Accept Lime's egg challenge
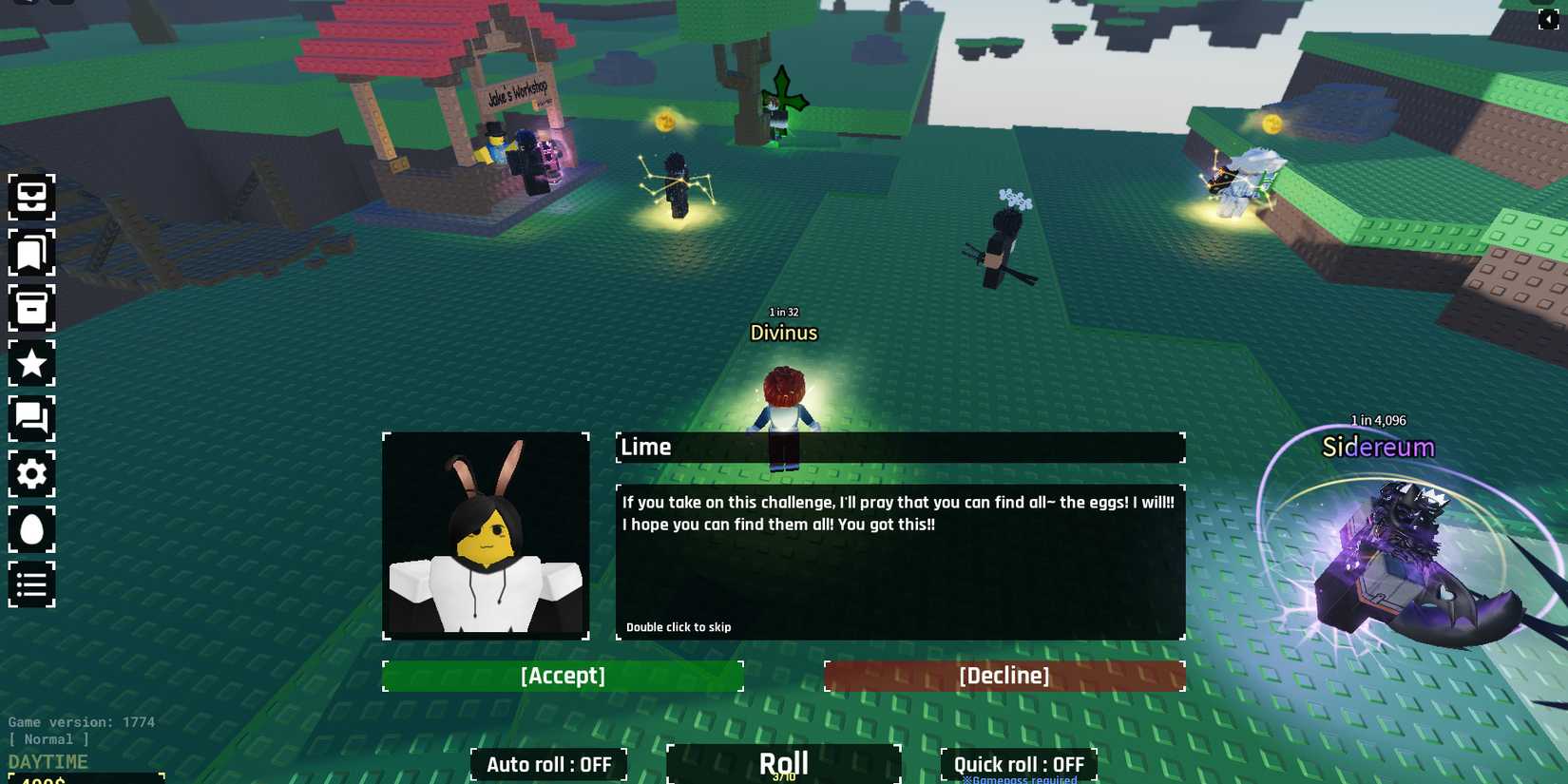1568x784 pixels. pos(563,676)
